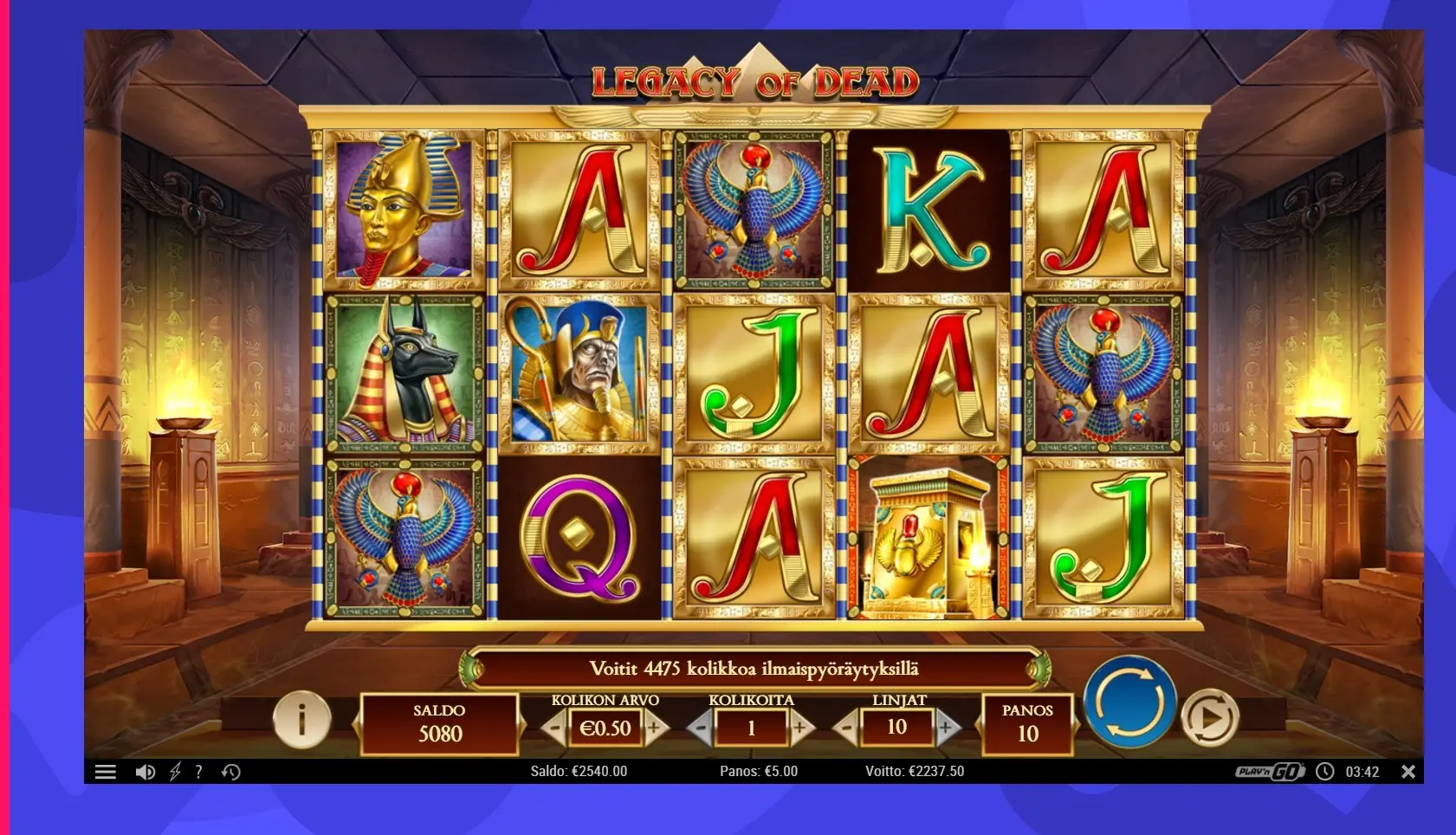
Task: Decrease the coin value (Kolikon arvo)
Action: pos(555,728)
